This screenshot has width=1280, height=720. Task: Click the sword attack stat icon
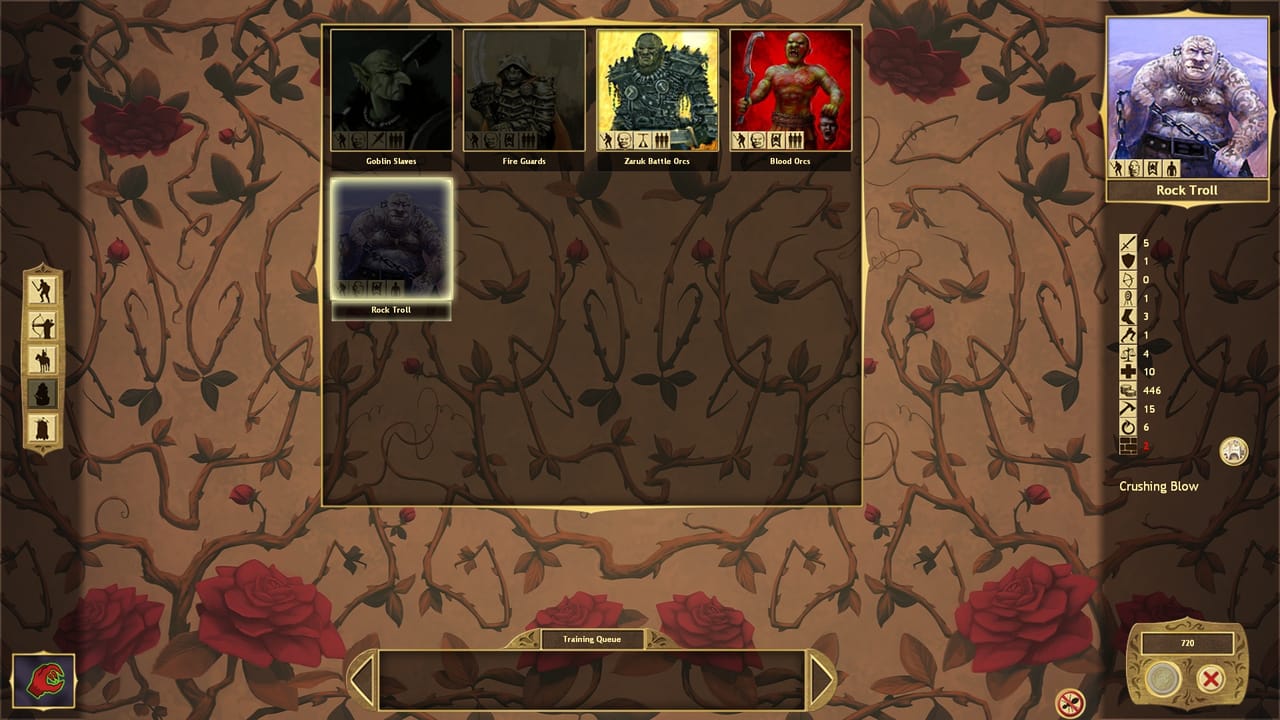pyautogui.click(x=1127, y=243)
